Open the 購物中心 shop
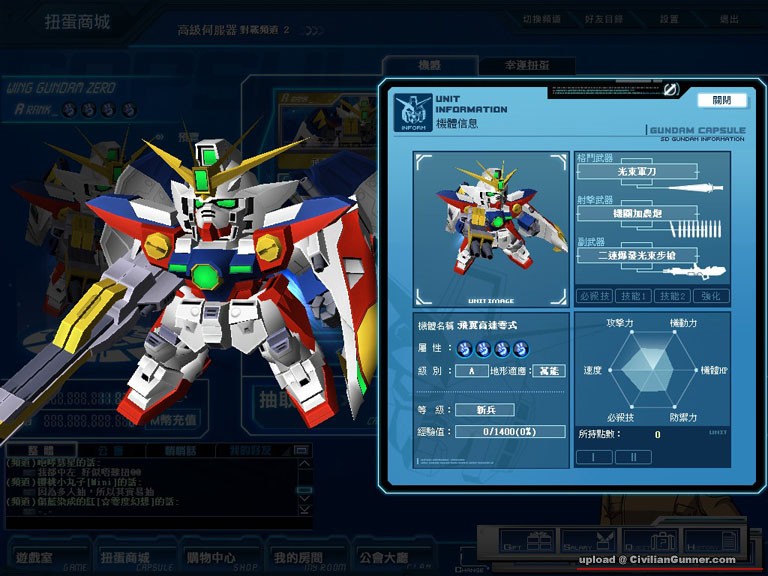Screen dimensions: 768x576 click(211, 557)
